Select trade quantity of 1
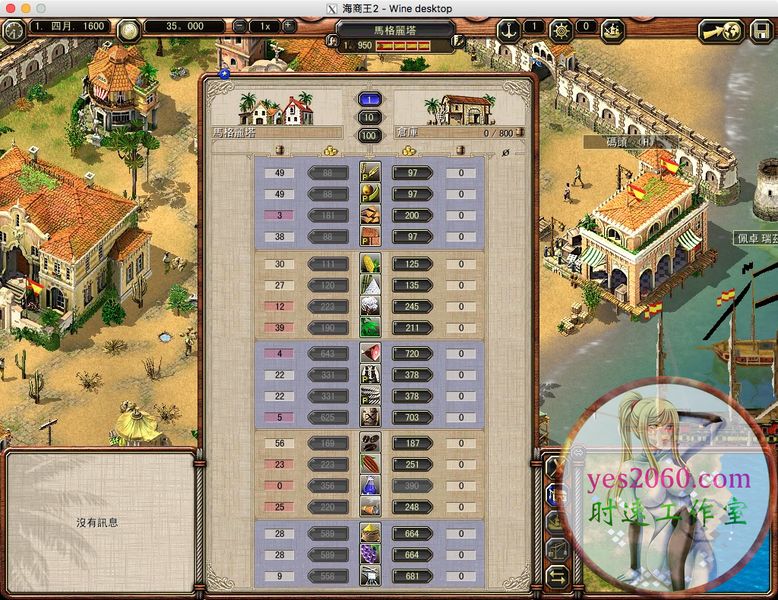 pyautogui.click(x=369, y=99)
